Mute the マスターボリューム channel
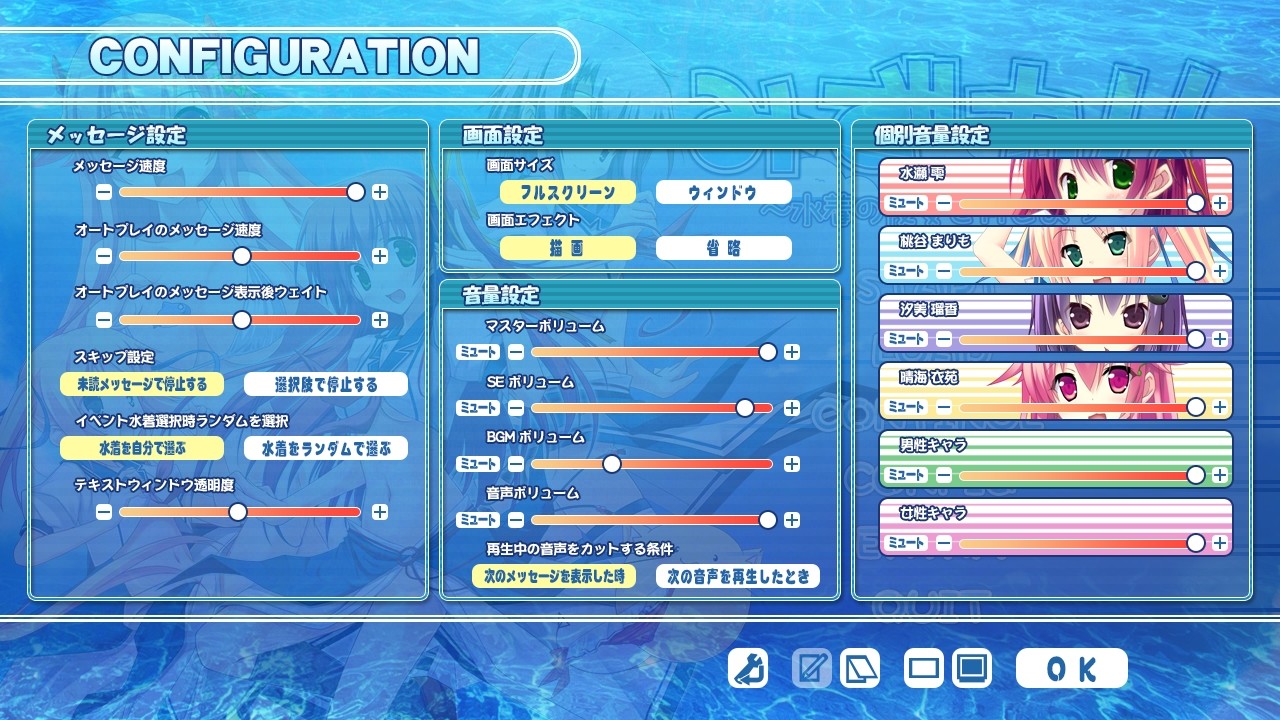This screenshot has height=720, width=1280. tap(478, 352)
